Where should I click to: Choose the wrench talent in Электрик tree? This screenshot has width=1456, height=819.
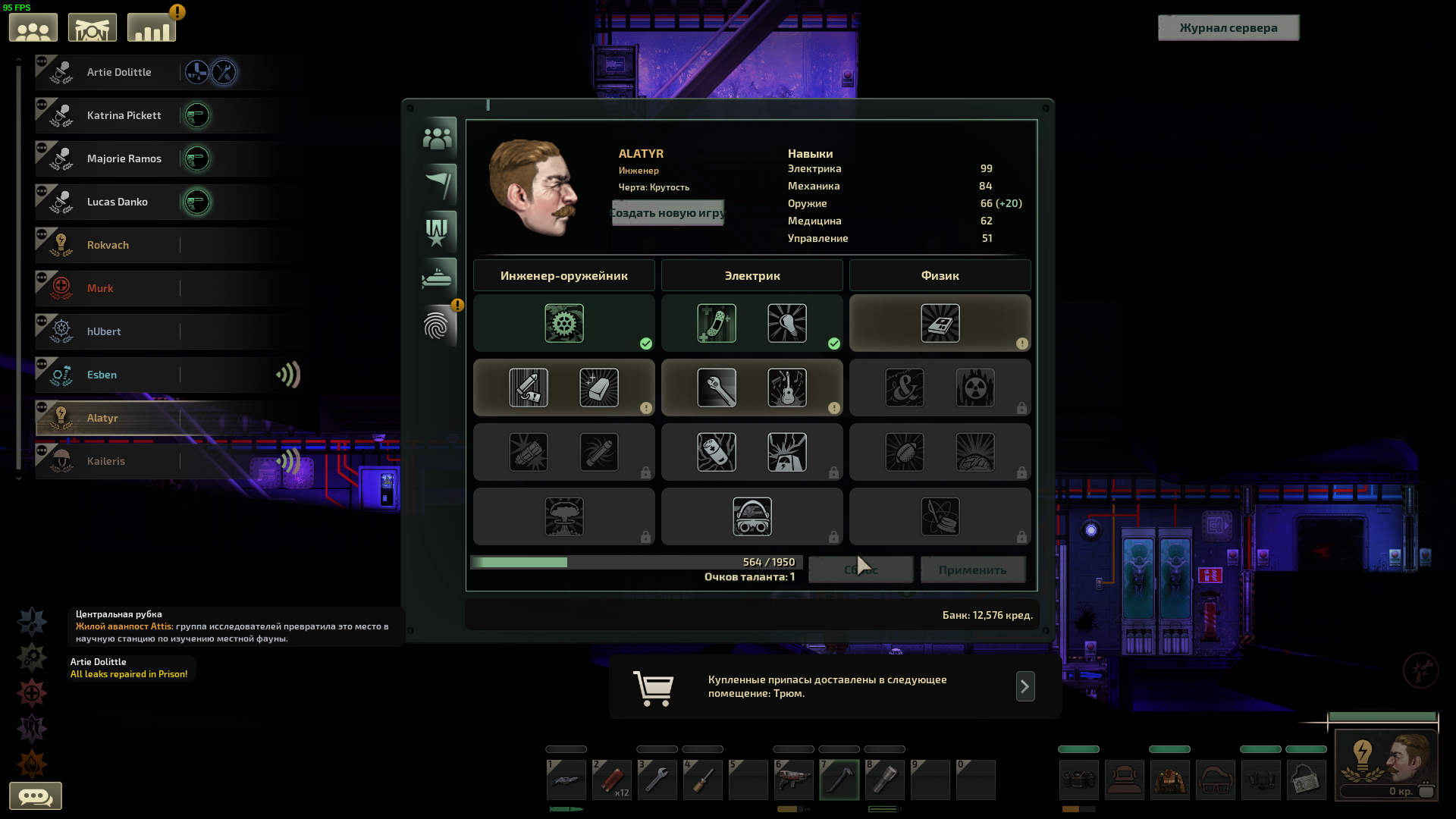pyautogui.click(x=717, y=388)
